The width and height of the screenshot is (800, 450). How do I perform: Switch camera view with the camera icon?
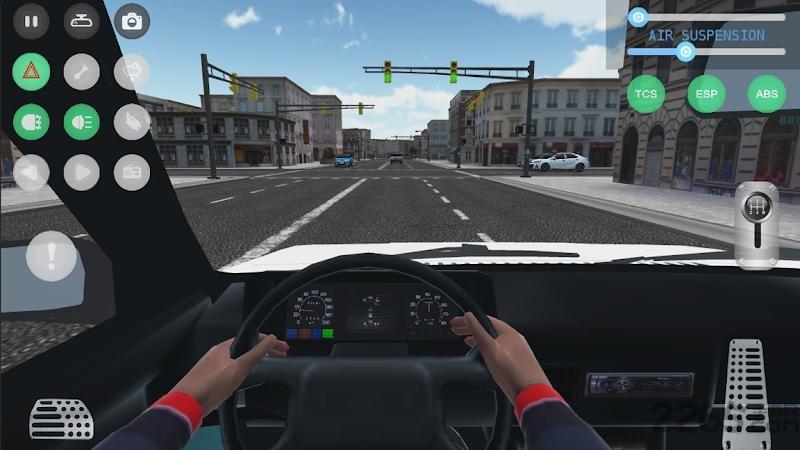coord(131,20)
